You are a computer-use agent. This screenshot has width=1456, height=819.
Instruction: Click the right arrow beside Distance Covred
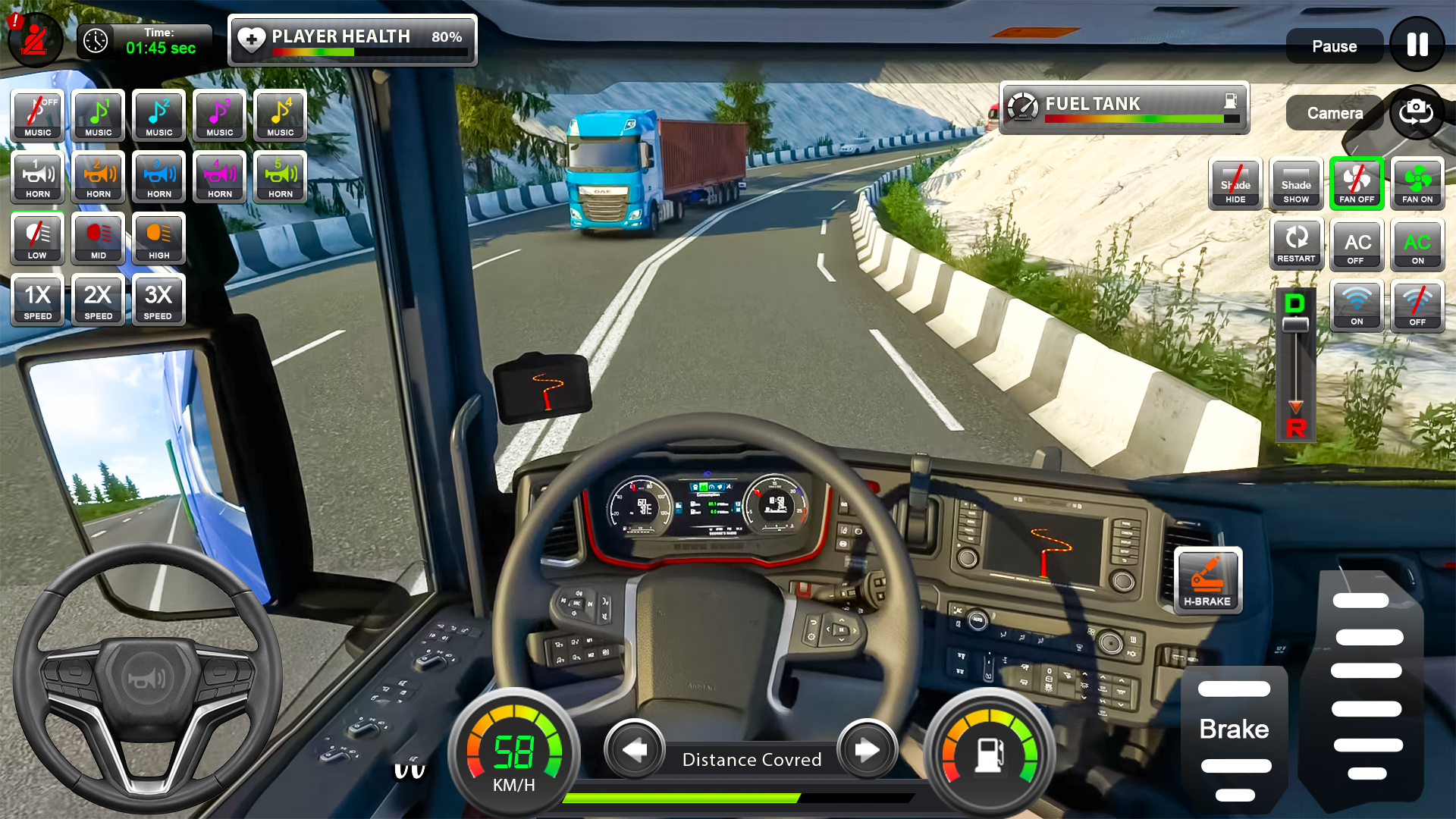pyautogui.click(x=867, y=750)
